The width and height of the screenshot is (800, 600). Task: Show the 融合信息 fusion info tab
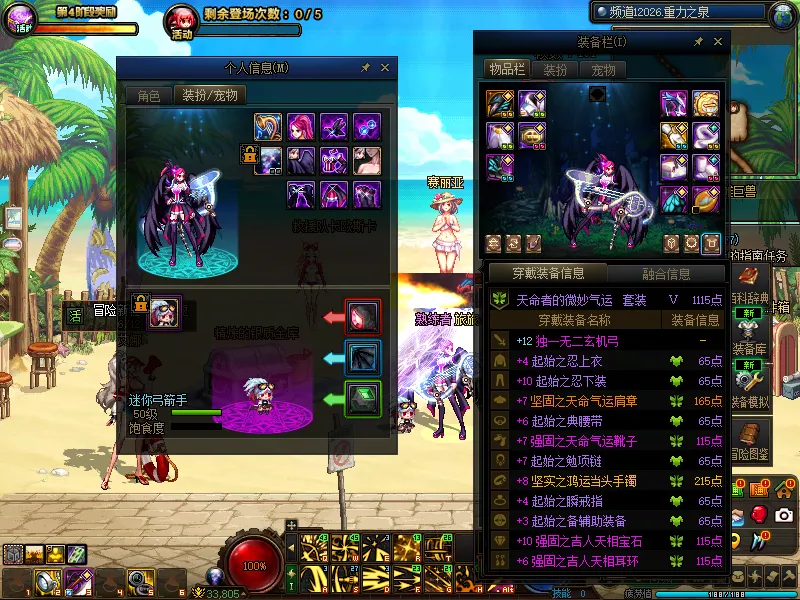(665, 273)
